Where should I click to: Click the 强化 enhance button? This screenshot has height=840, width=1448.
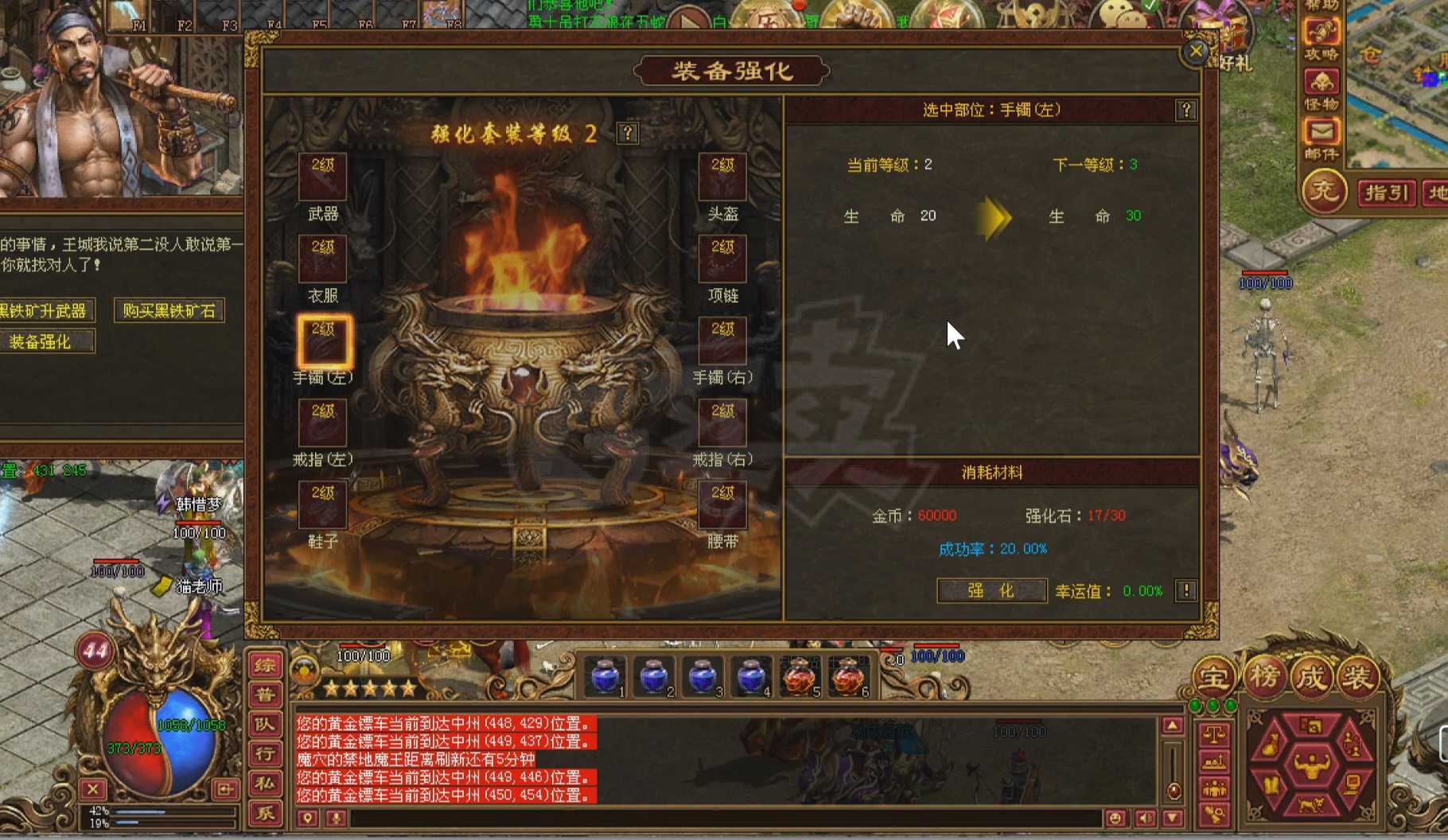click(x=991, y=591)
